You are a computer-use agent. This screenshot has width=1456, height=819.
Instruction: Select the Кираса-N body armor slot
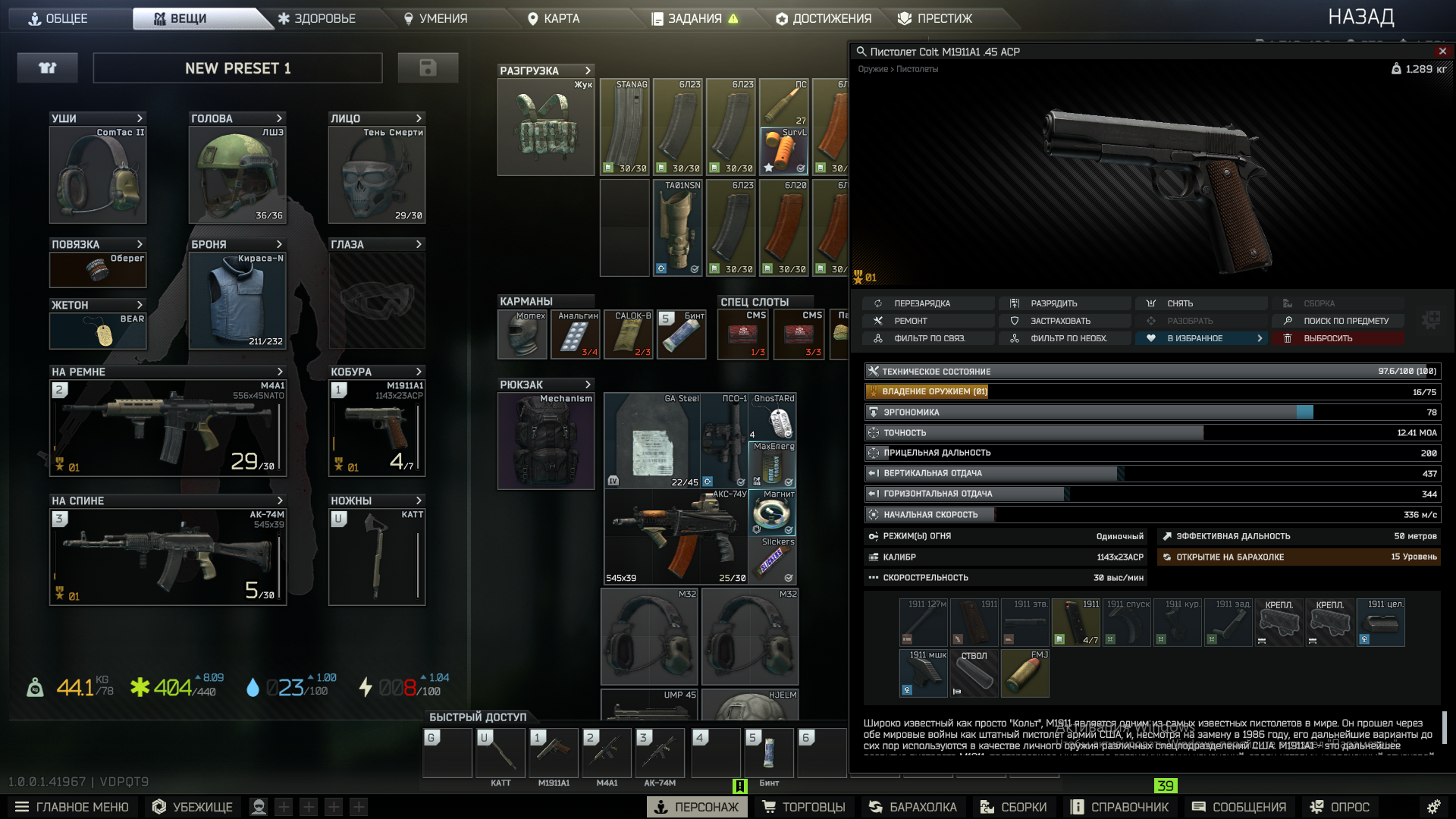[237, 300]
